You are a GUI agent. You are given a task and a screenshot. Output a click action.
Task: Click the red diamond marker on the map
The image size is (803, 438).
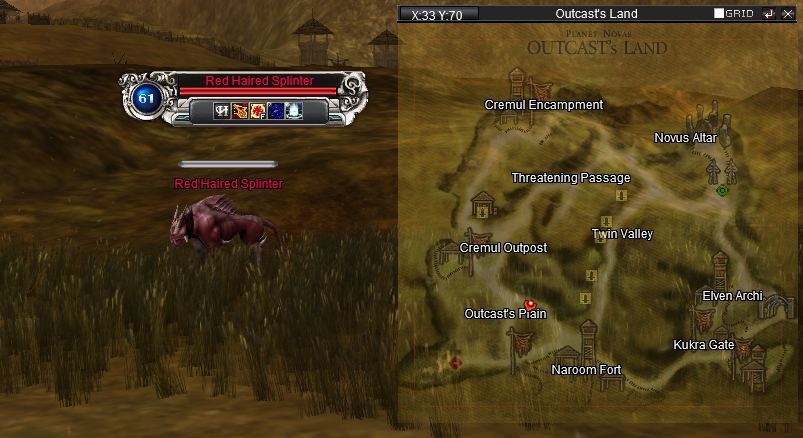[x=456, y=362]
